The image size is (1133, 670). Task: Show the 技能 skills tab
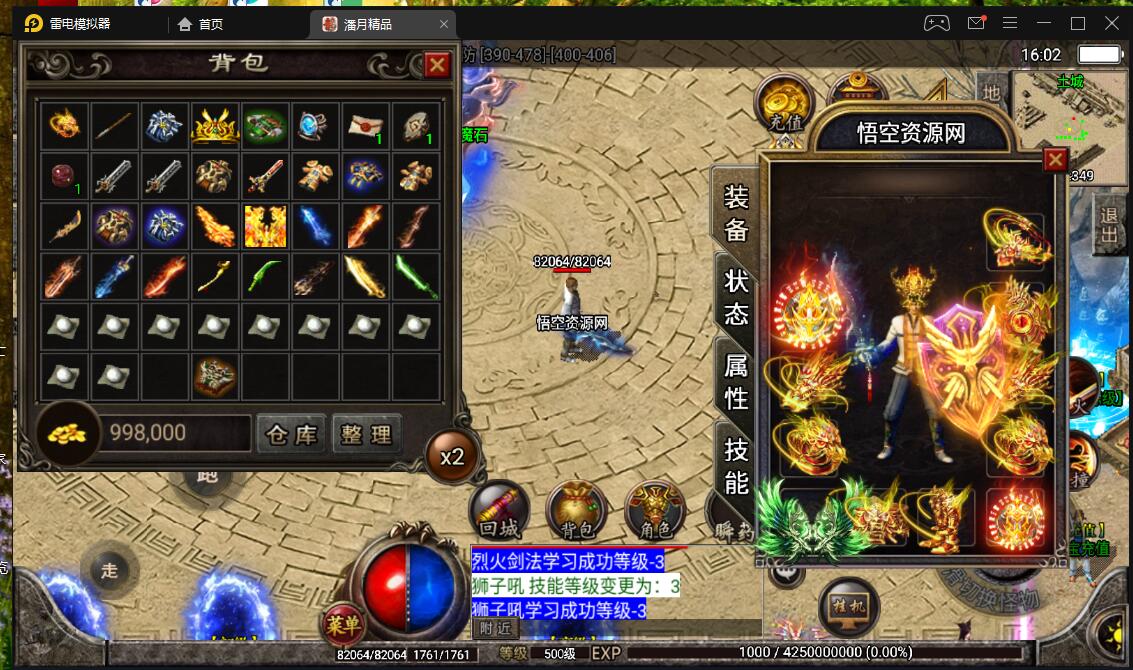point(736,466)
